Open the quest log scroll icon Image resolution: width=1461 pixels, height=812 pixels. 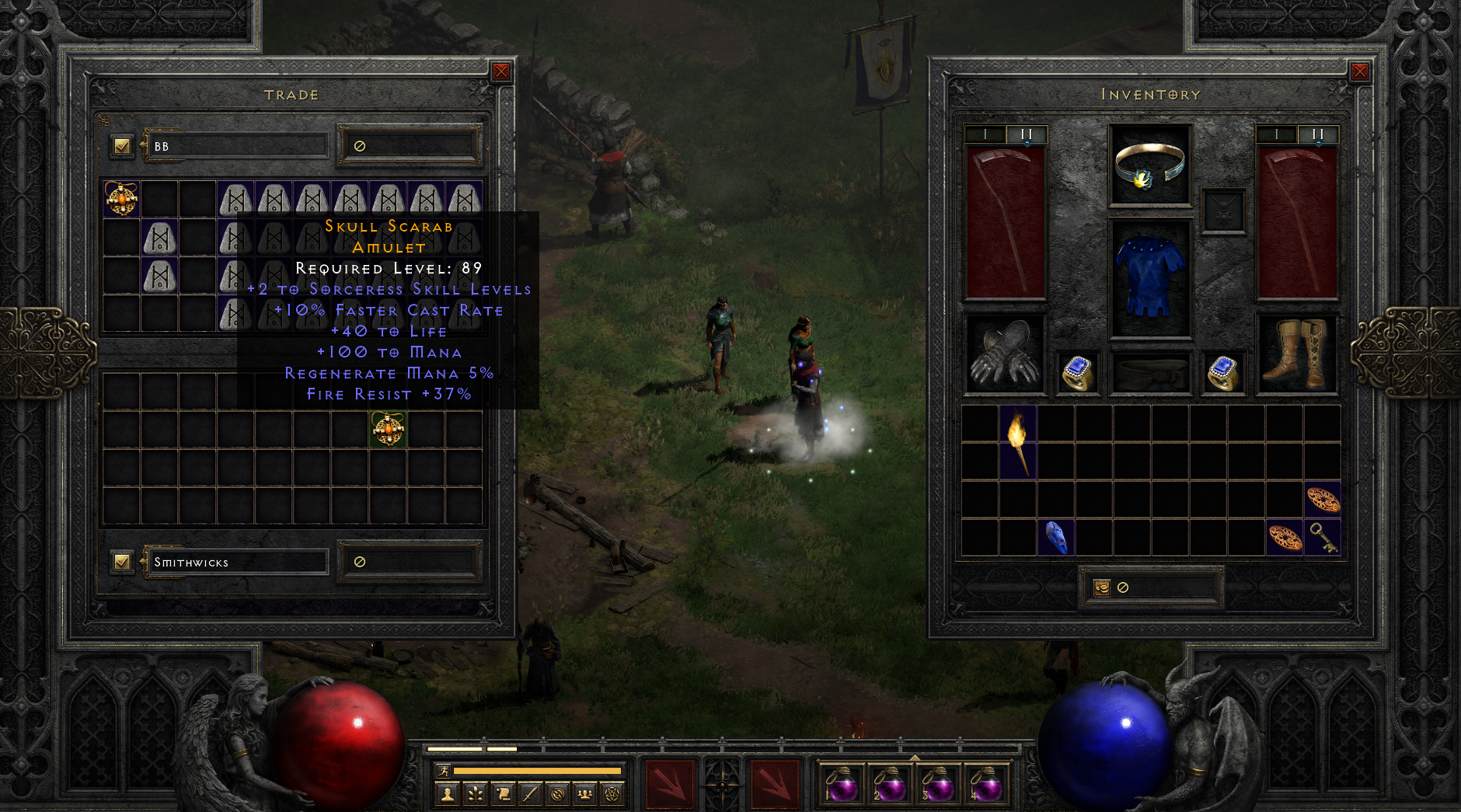[x=503, y=794]
